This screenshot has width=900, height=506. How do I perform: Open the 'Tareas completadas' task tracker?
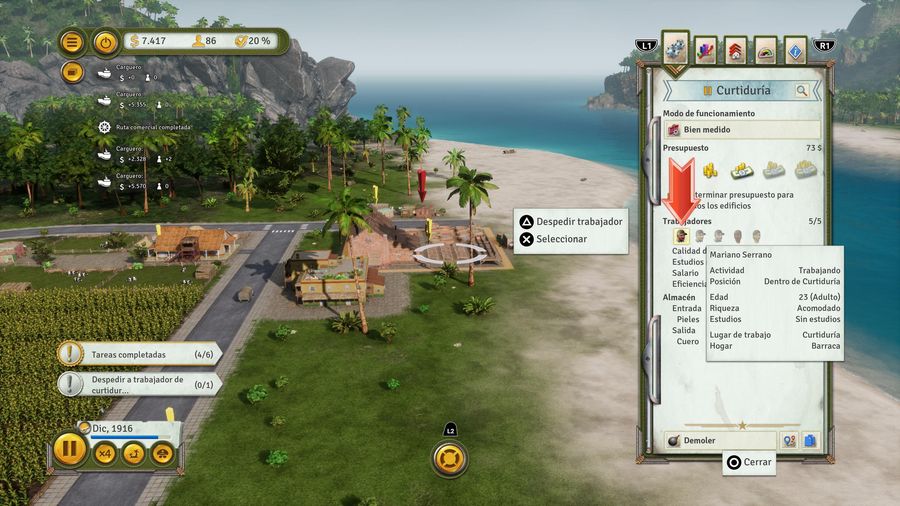coord(136,354)
